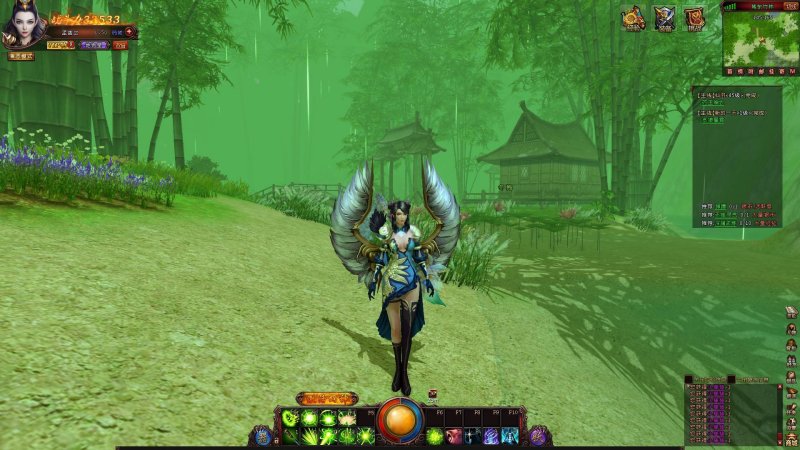Activate the green swirl skill in first hotbar slot
The image size is (800, 450).
point(290,418)
